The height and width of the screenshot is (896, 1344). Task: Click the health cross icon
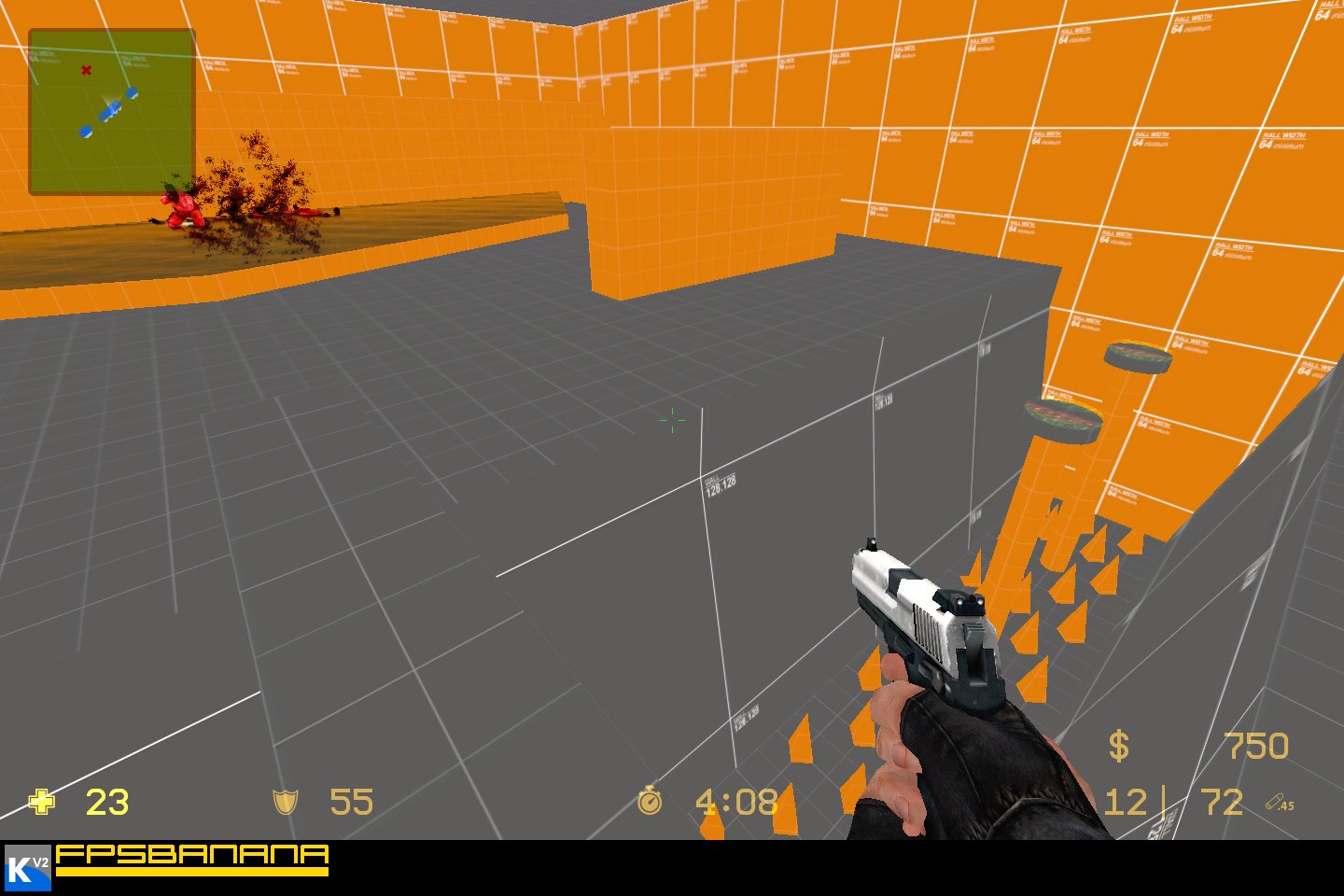pos(41,803)
